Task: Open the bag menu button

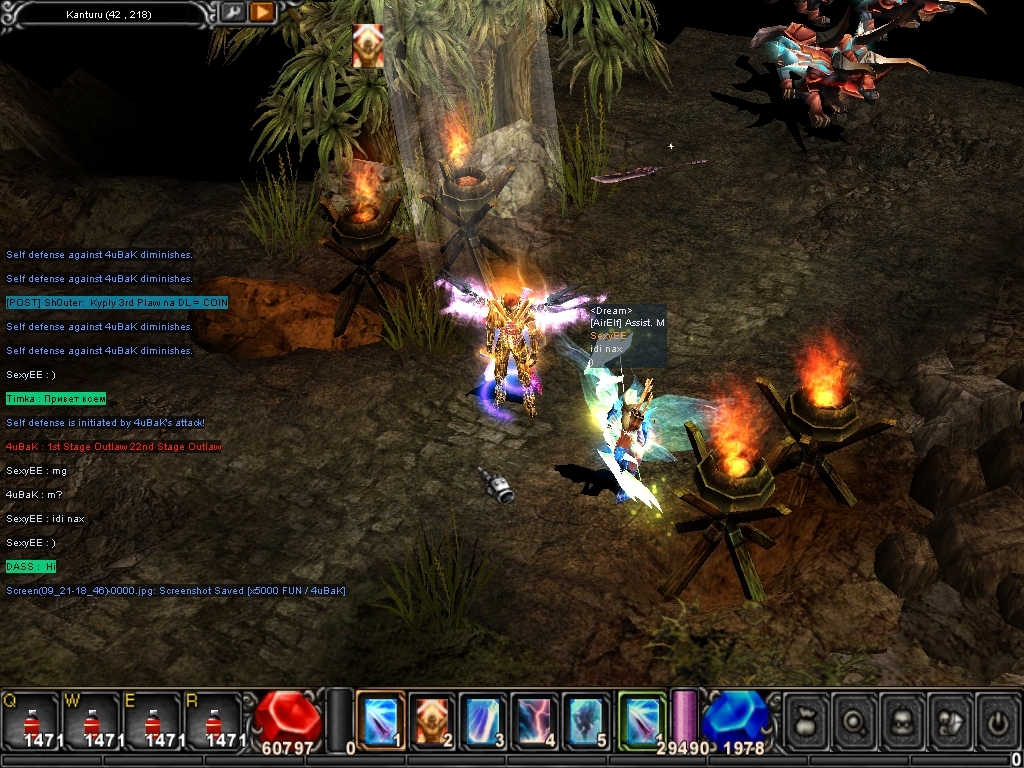Action: tap(807, 718)
